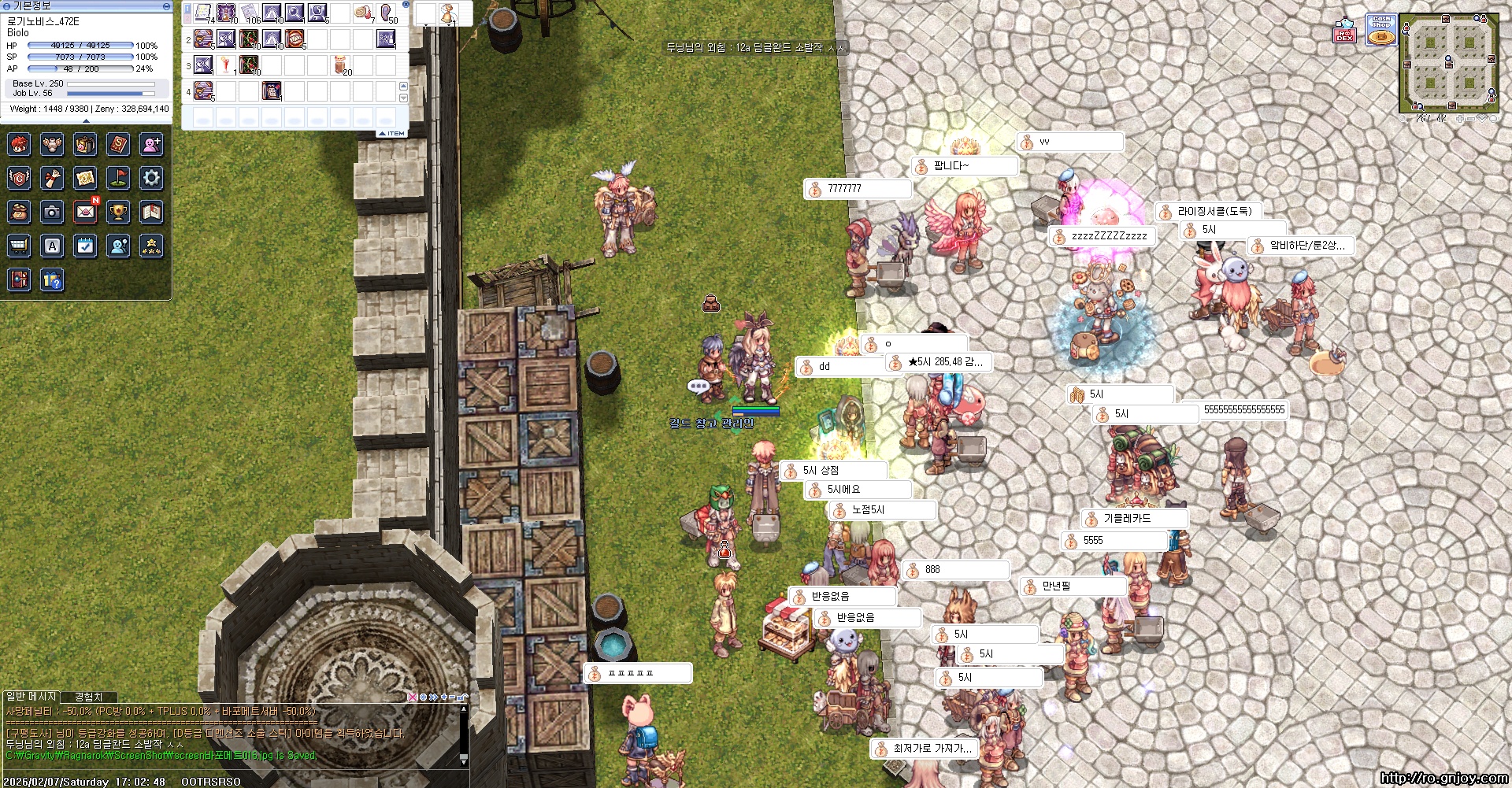The image size is (1512, 788).
Task: Open the world map parchment icon
Action: pos(85,178)
